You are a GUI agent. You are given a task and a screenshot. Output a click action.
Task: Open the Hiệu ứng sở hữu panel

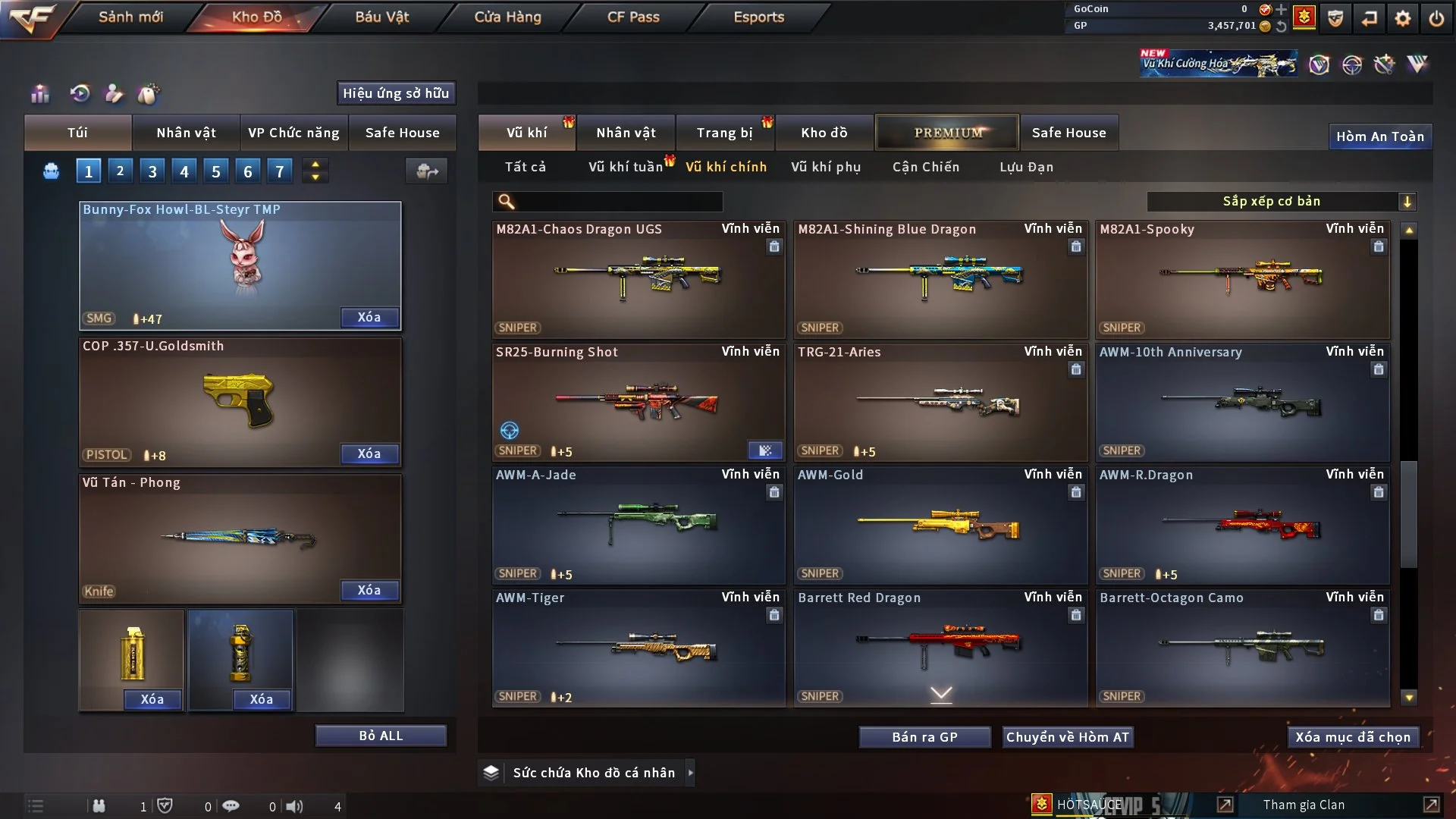point(396,93)
